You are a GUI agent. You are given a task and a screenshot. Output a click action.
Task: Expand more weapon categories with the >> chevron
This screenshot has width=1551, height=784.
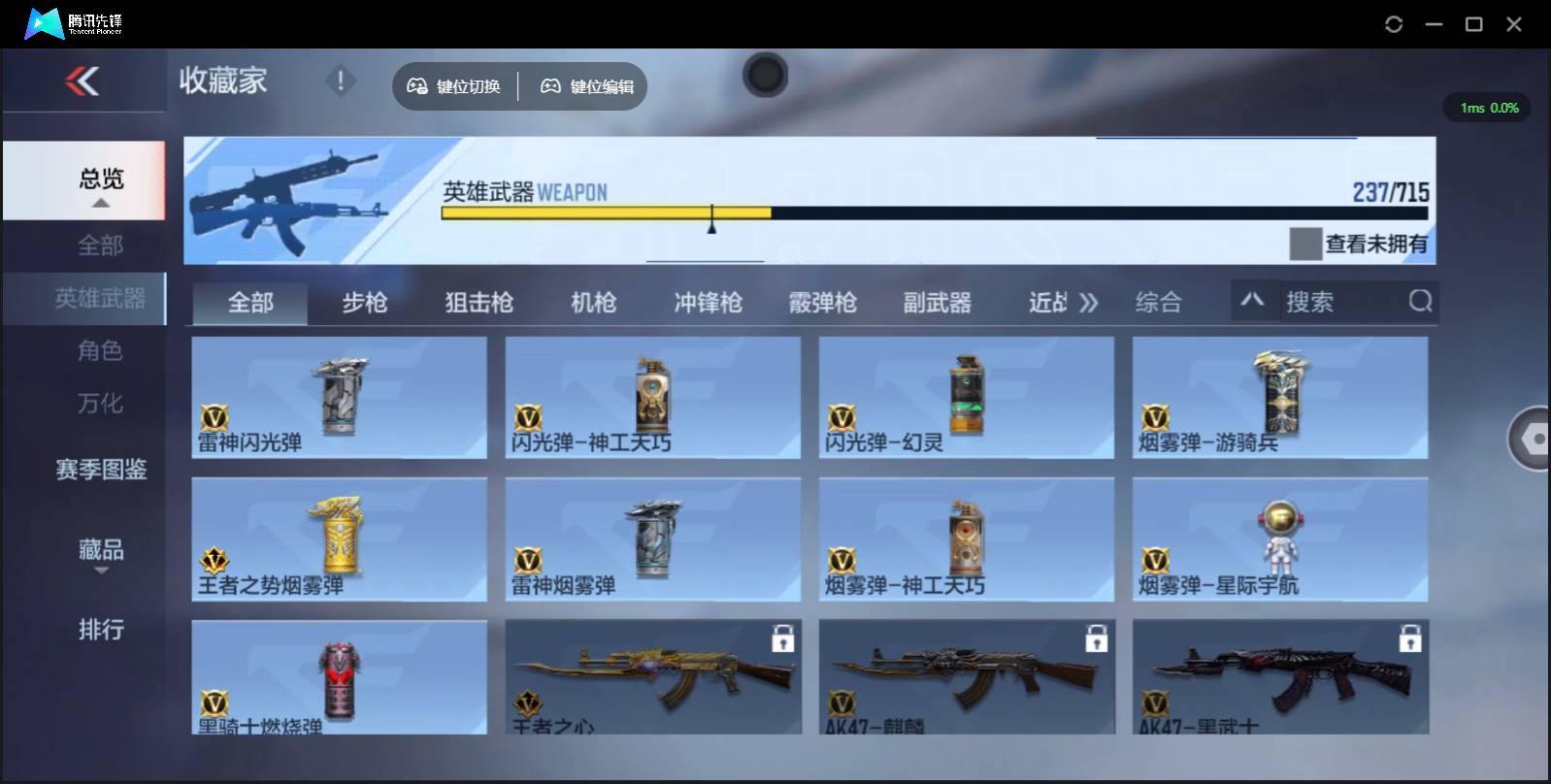pos(1088,302)
